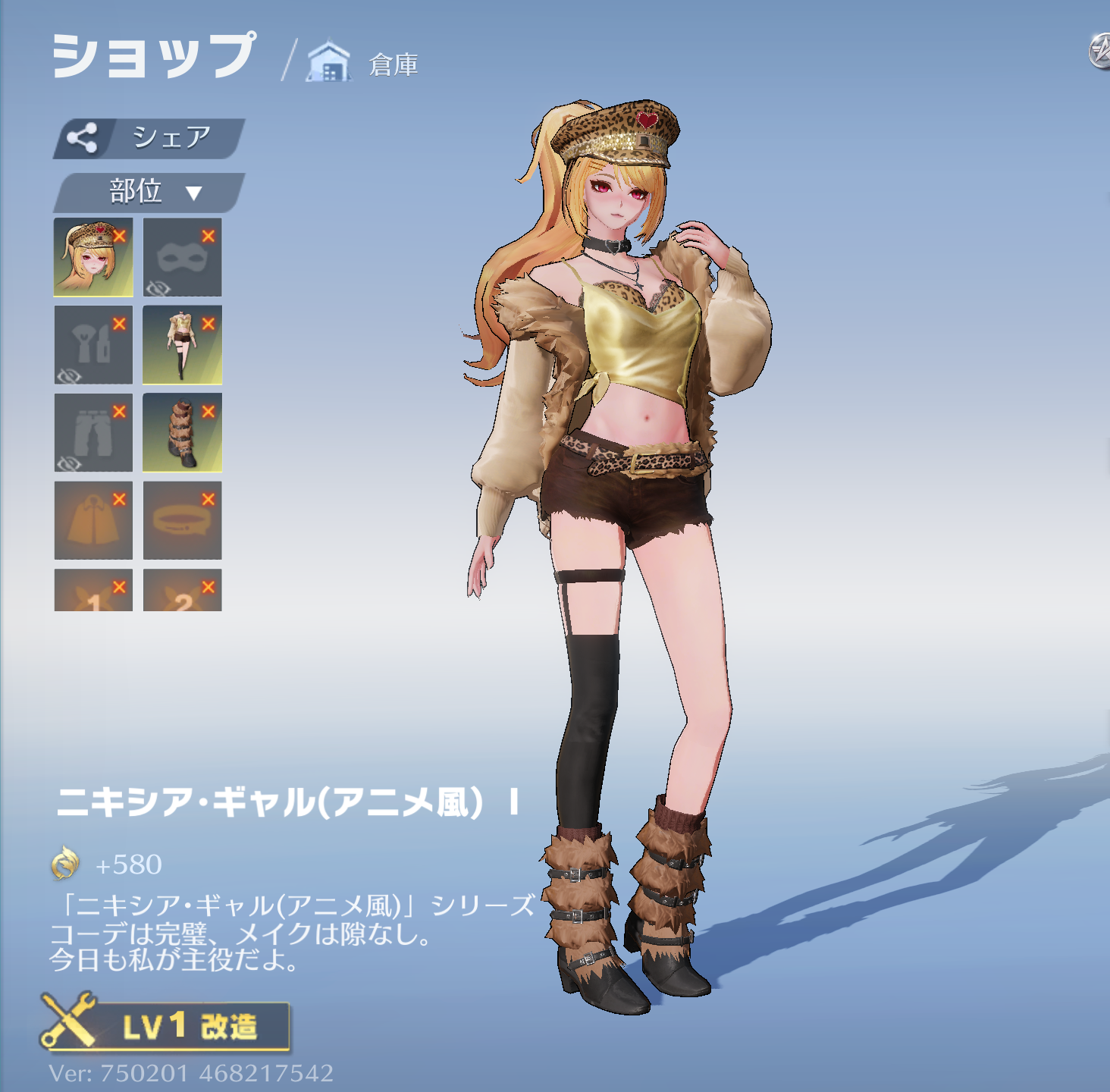1110x1092 pixels.
Task: Choose the empty pants slot
Action: 91,434
